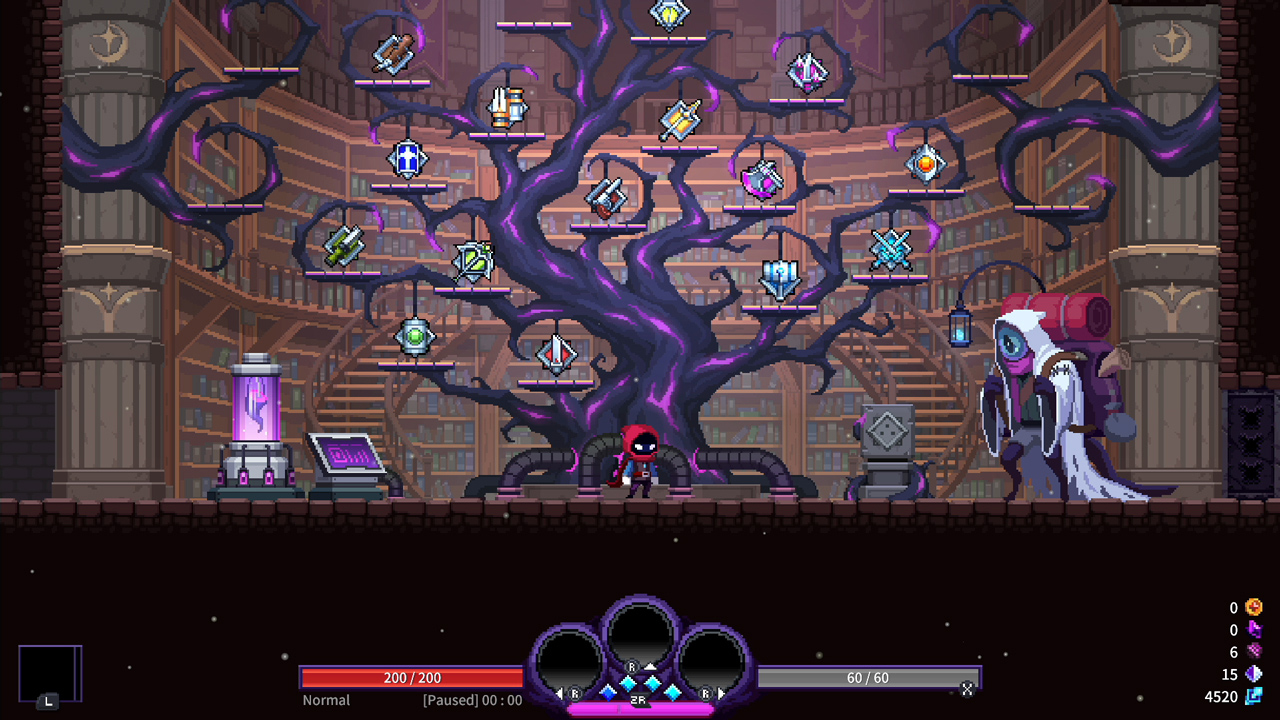
Task: Select the green orb lantern pendant
Action: tap(415, 338)
